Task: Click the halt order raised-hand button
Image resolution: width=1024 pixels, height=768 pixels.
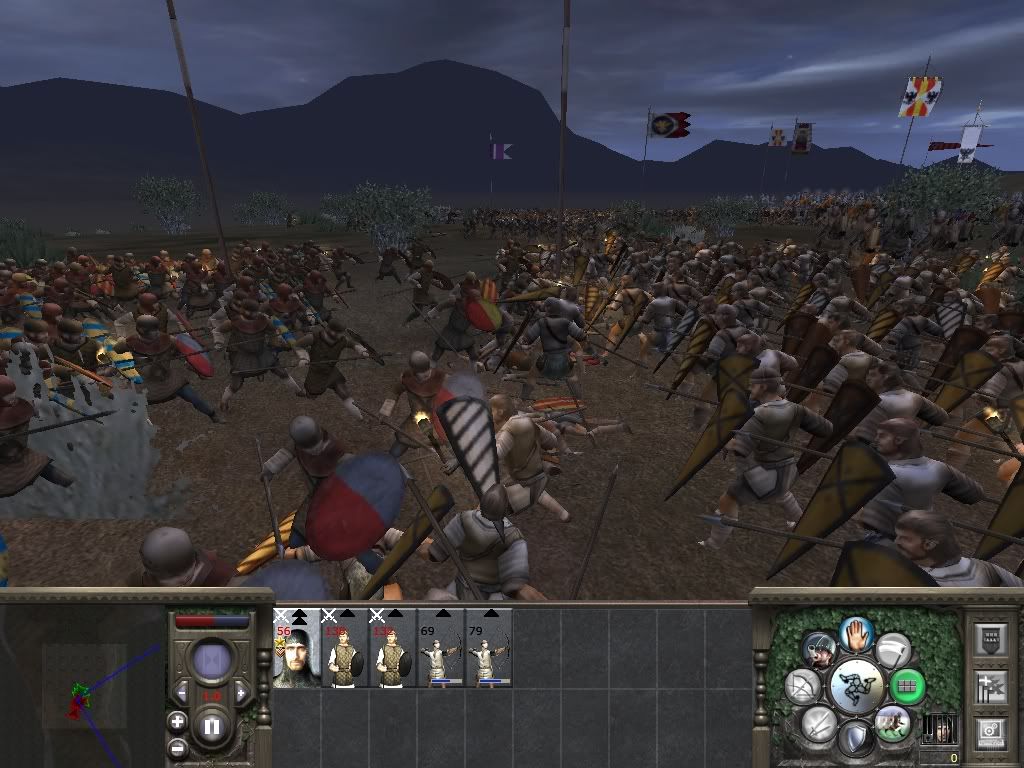Action: (857, 634)
